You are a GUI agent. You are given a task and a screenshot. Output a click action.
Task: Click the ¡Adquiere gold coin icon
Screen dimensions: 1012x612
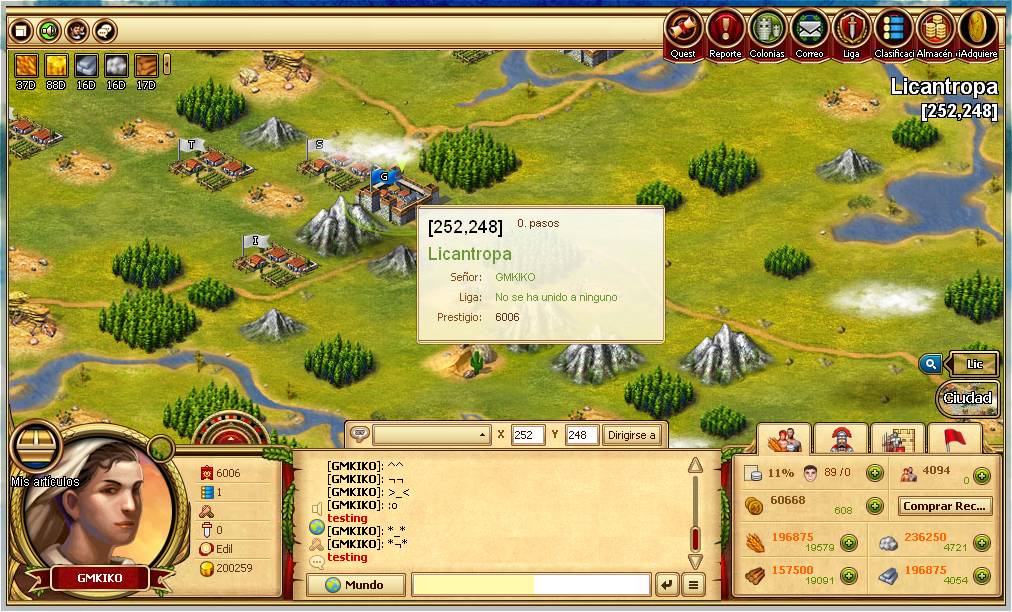point(977,30)
